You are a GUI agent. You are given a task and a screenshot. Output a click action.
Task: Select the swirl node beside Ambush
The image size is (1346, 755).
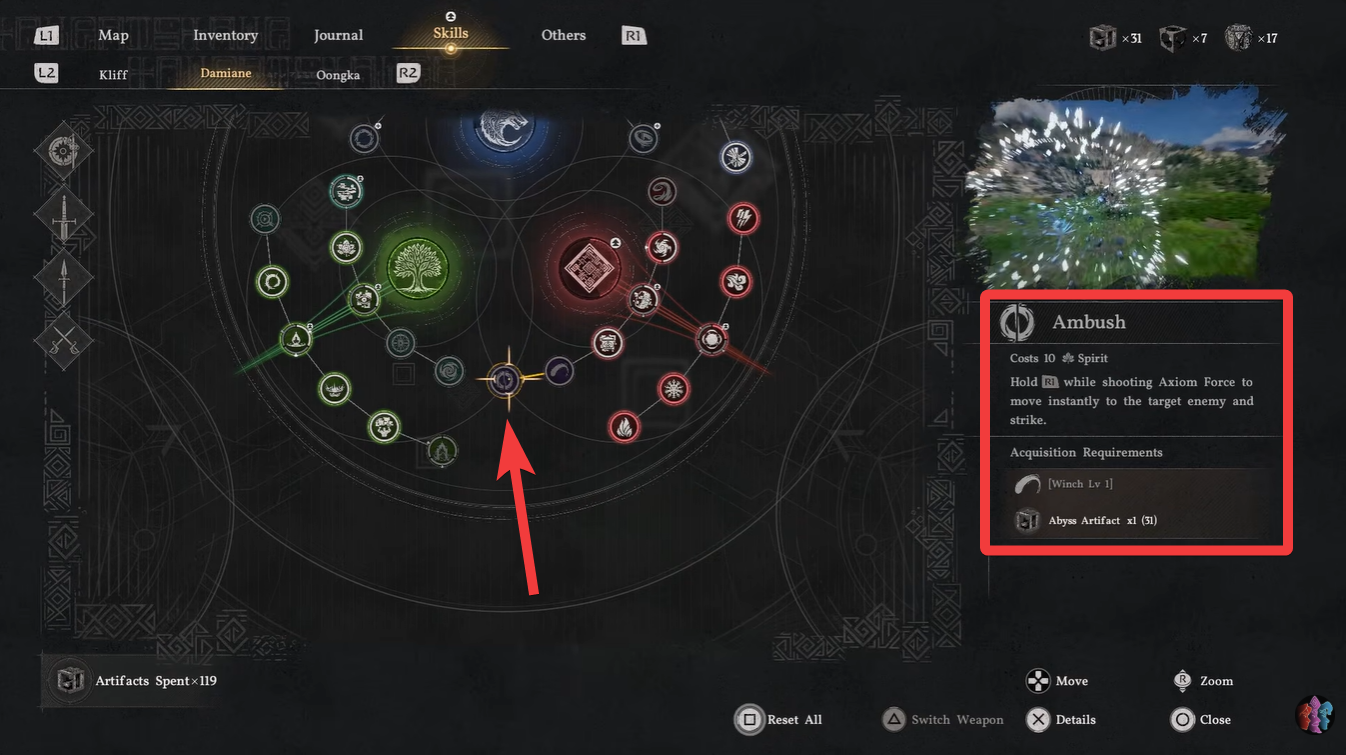click(559, 371)
